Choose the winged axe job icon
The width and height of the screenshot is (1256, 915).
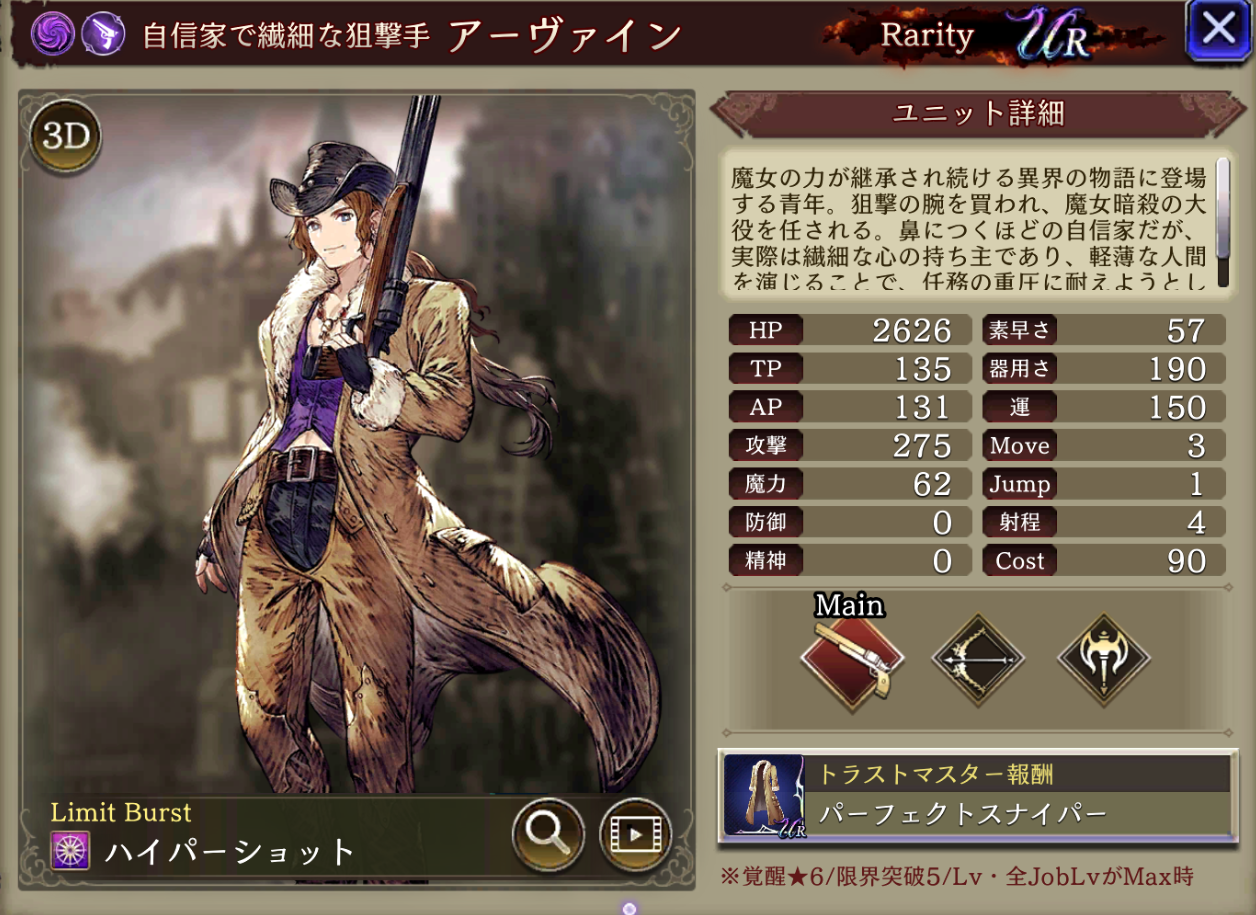click(1104, 660)
